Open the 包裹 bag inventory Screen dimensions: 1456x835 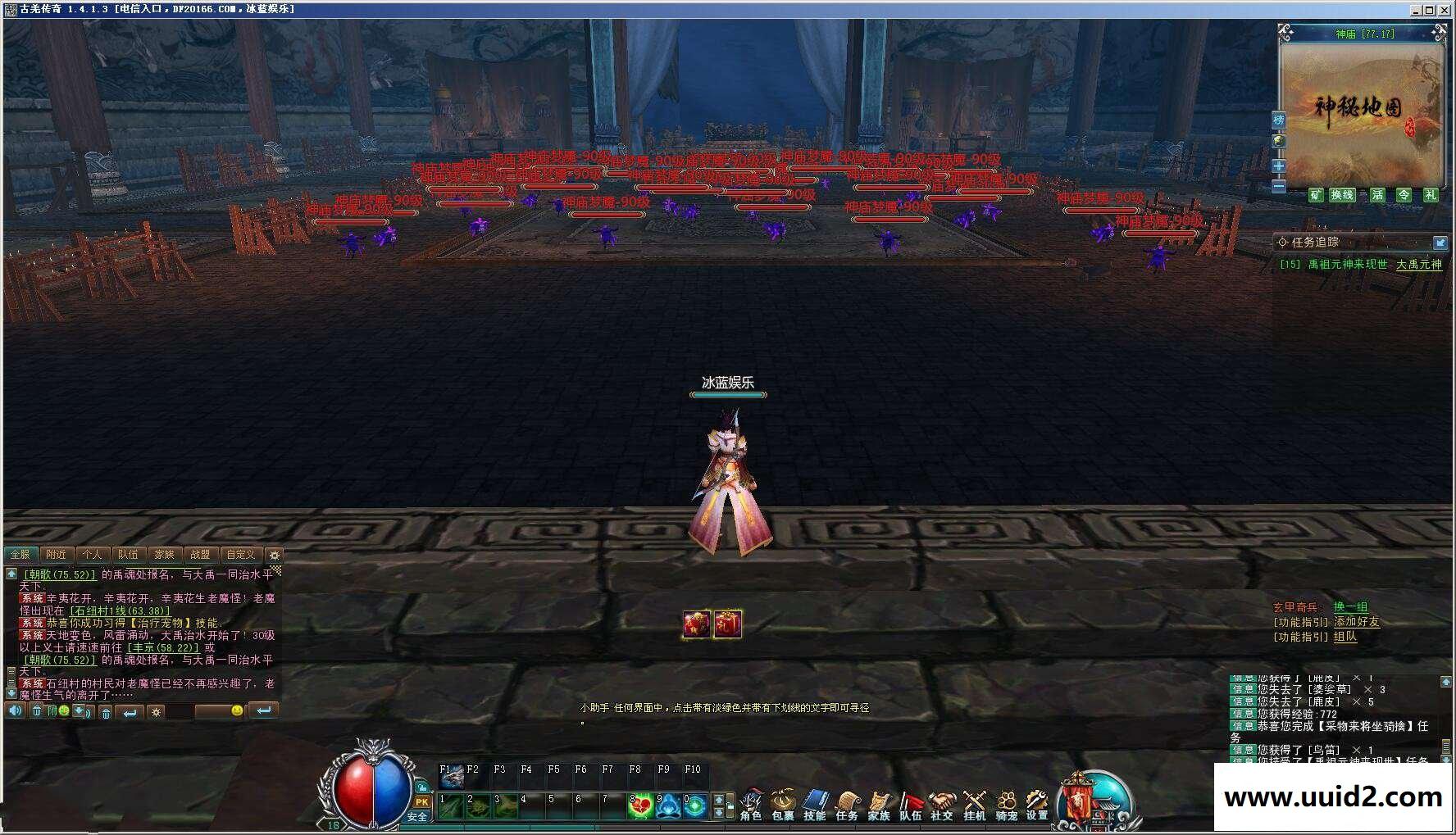coord(783,804)
